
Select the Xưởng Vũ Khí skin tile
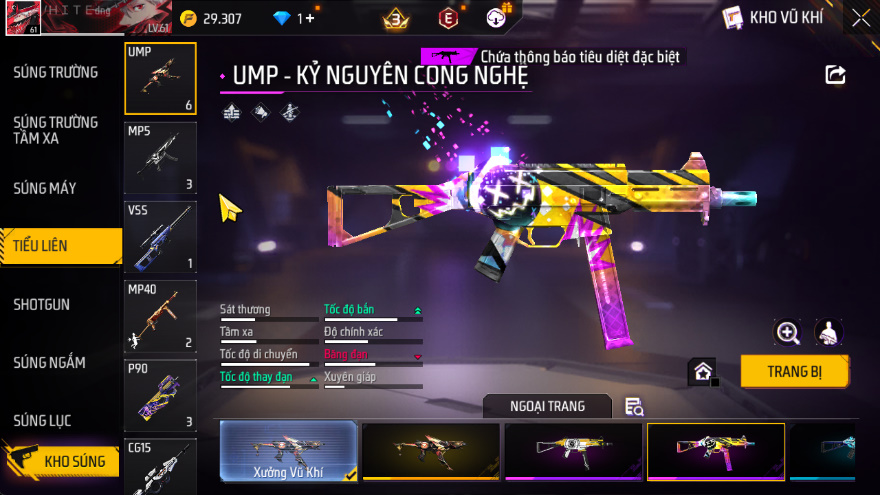point(288,452)
